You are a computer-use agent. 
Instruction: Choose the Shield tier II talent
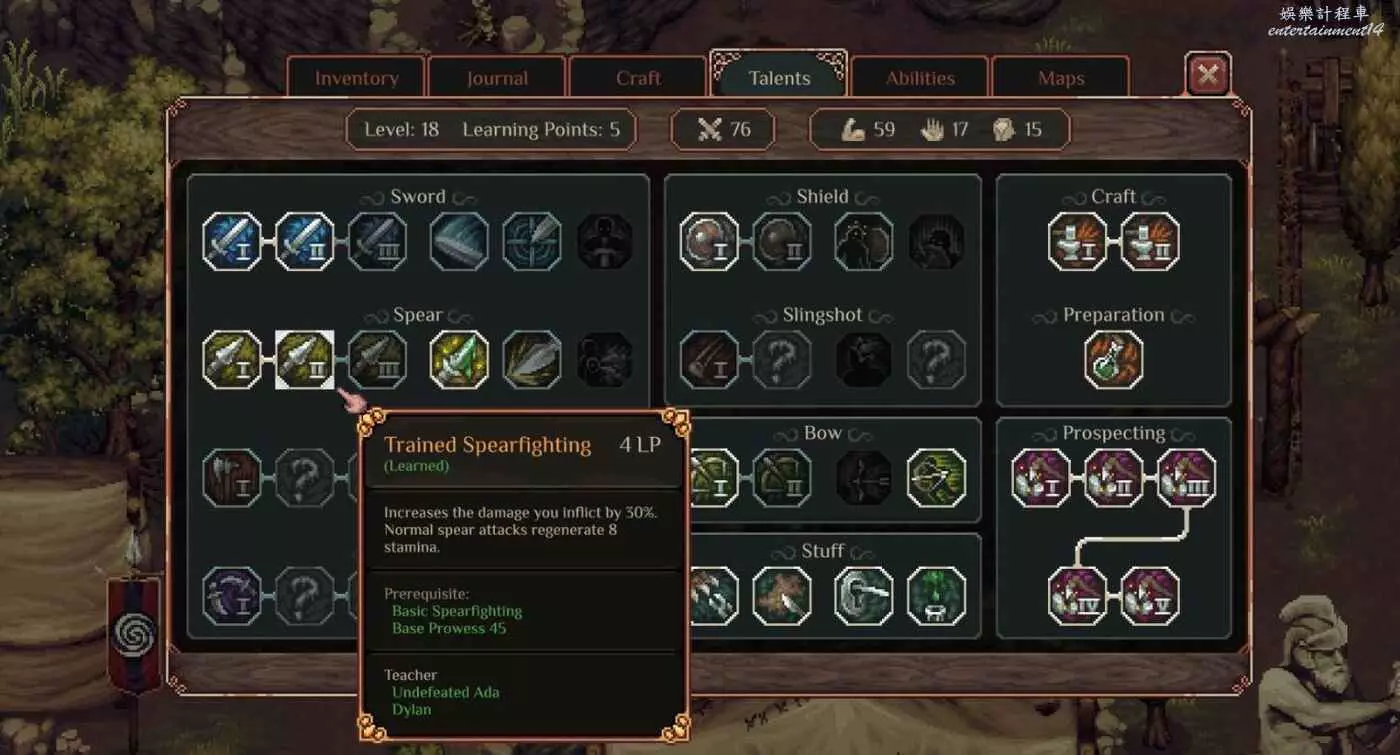point(782,241)
